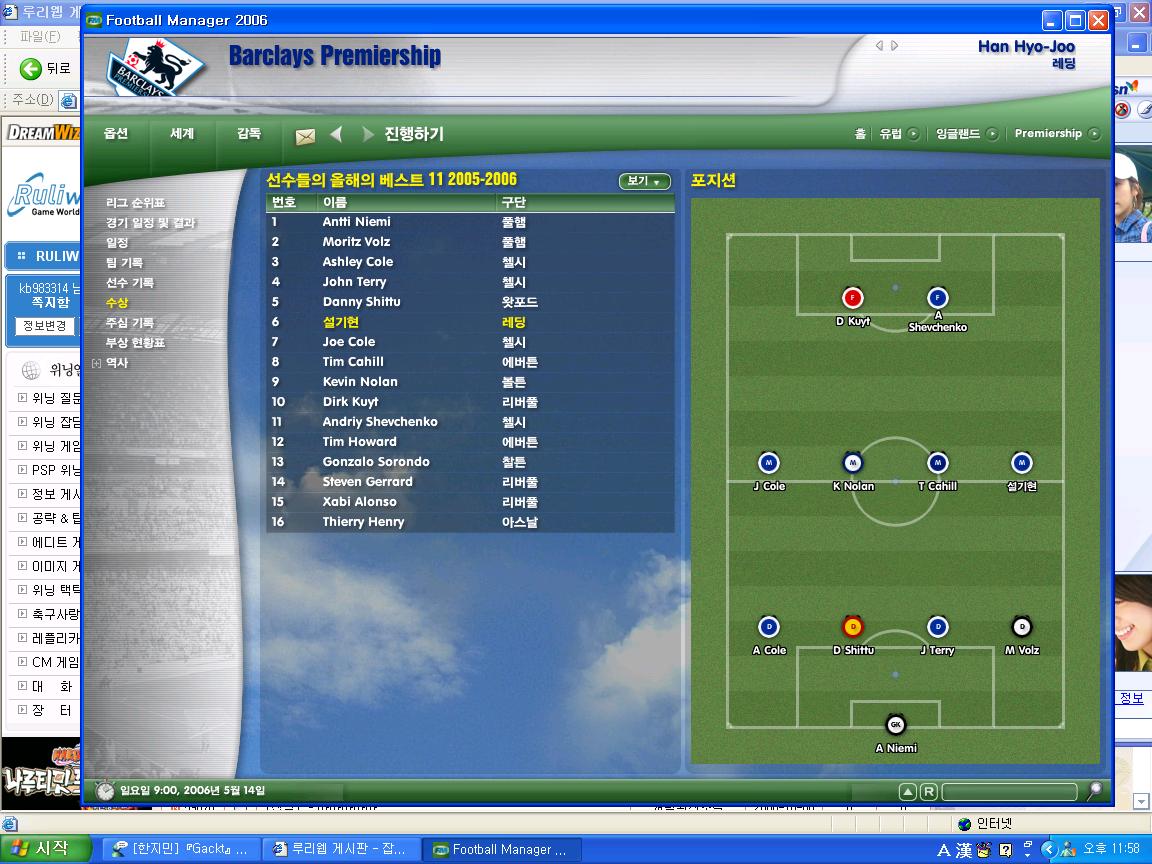Viewport: 1152px width, 864px height.
Task: Click the search field at bottom
Action: pos(1008,791)
